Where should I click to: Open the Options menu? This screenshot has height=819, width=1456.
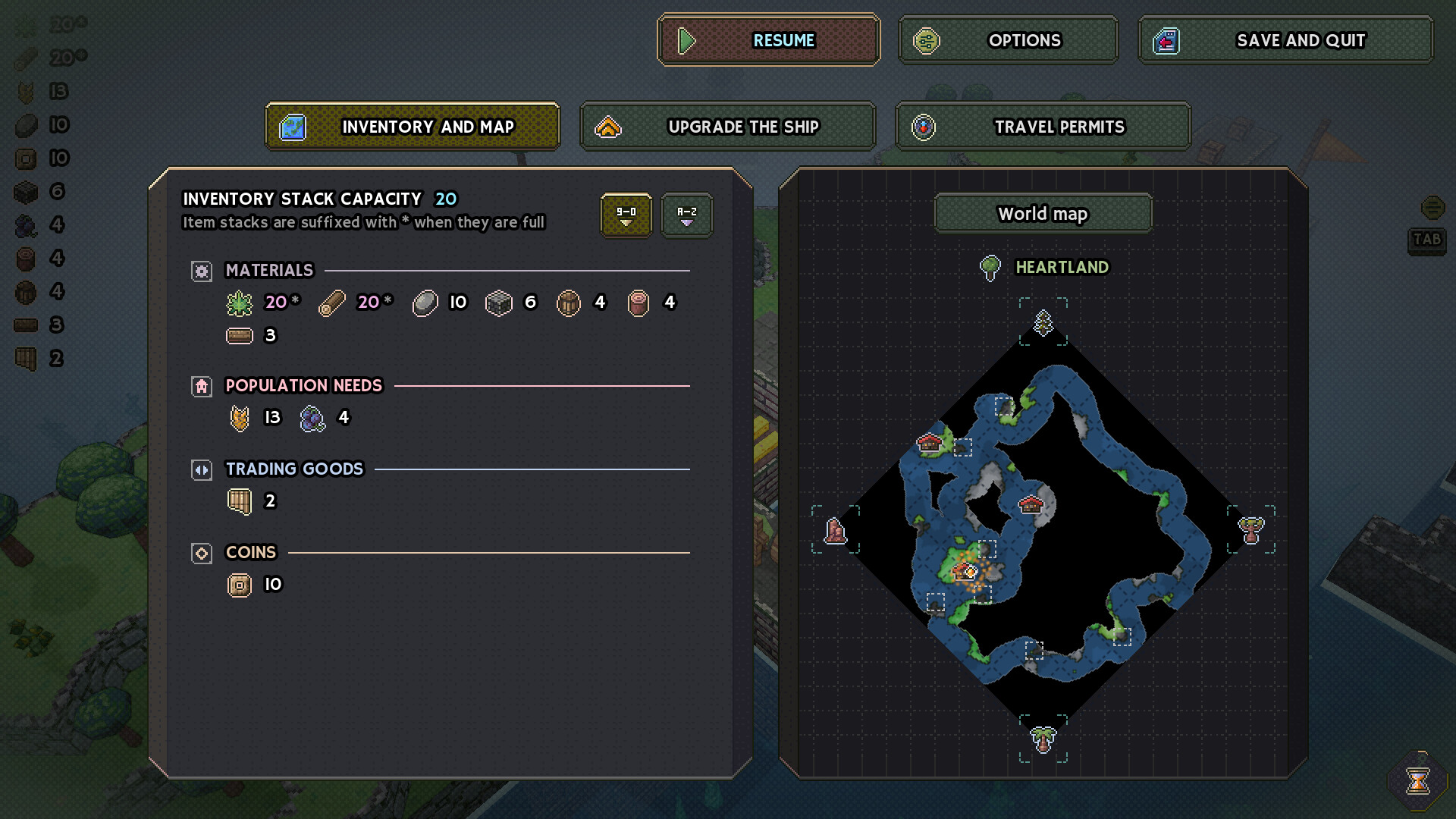pos(1008,40)
